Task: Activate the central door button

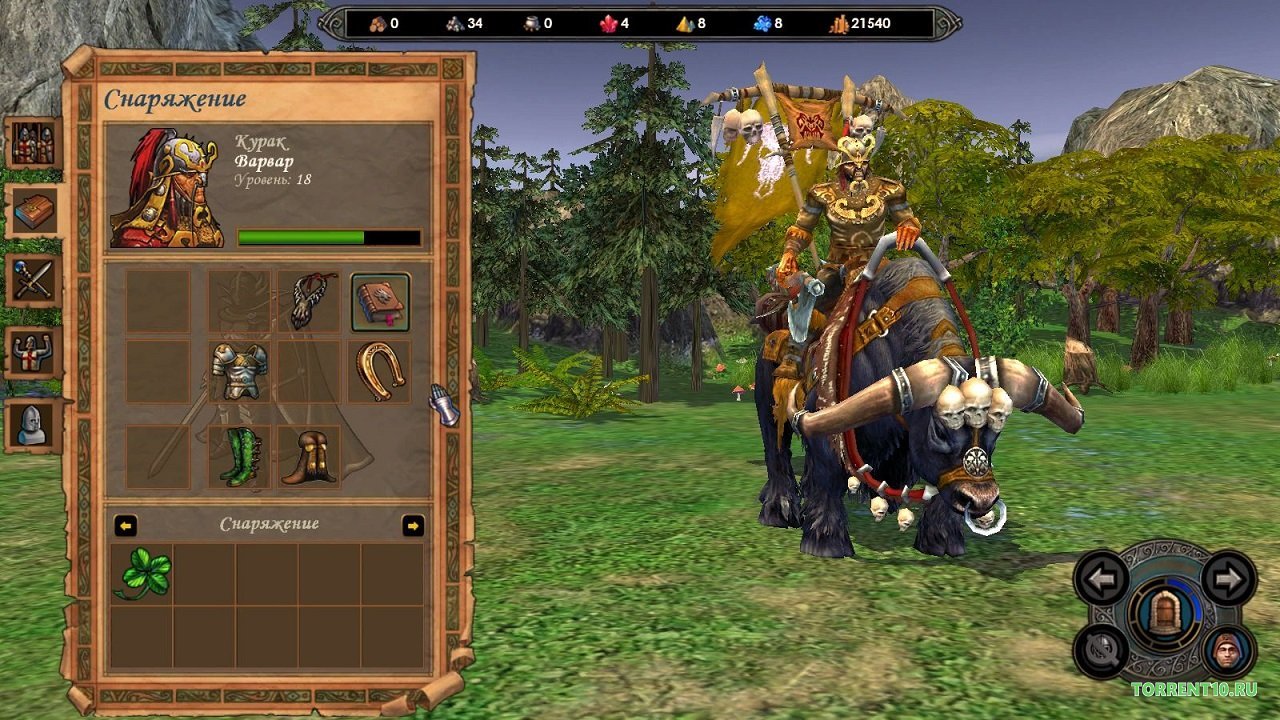Action: tap(1164, 613)
